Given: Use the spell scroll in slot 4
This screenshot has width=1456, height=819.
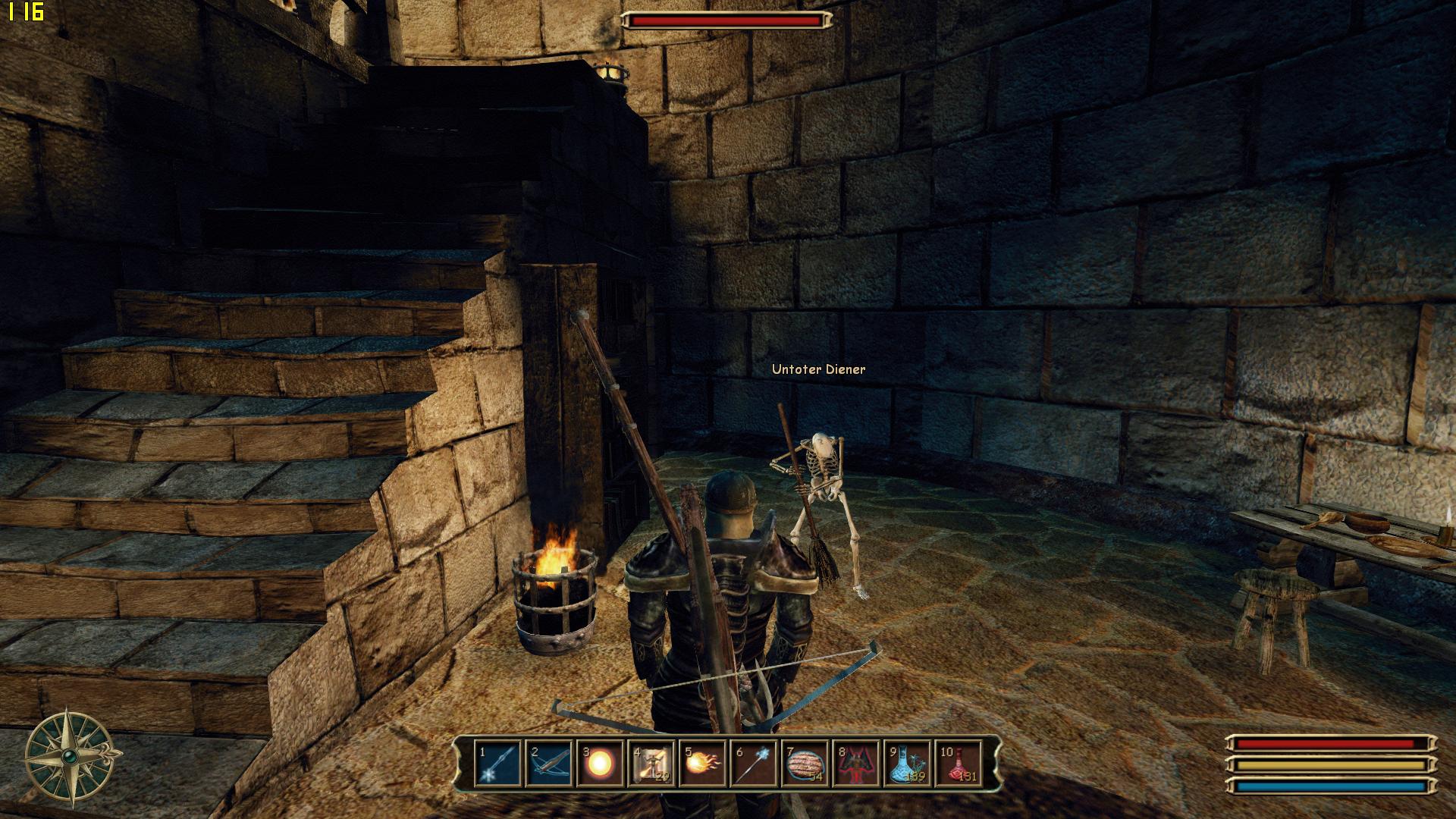Looking at the screenshot, I should coord(651,764).
